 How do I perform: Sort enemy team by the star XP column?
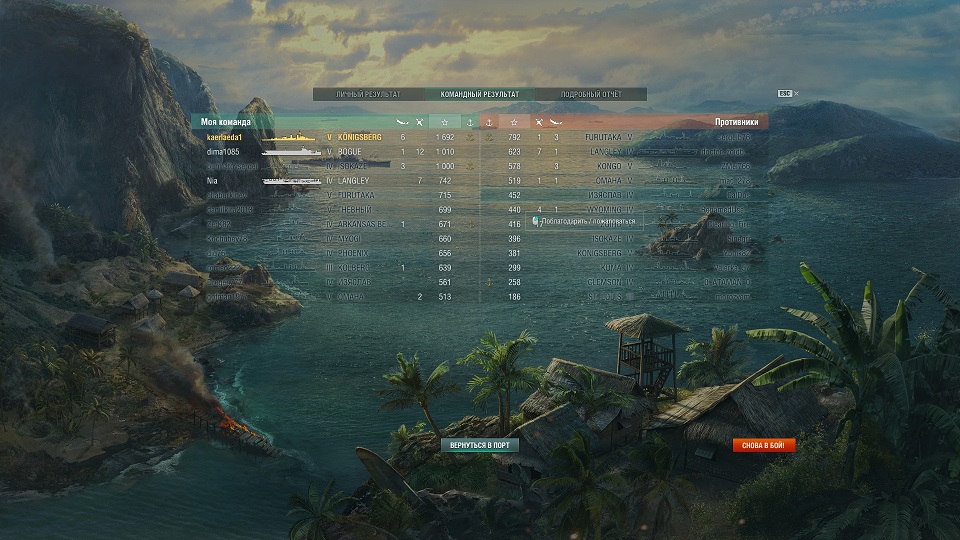(x=514, y=122)
